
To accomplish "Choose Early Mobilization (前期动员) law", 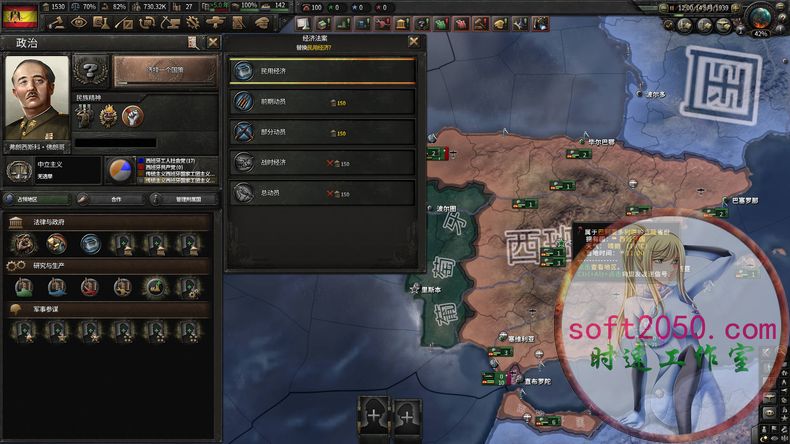I will coord(322,101).
